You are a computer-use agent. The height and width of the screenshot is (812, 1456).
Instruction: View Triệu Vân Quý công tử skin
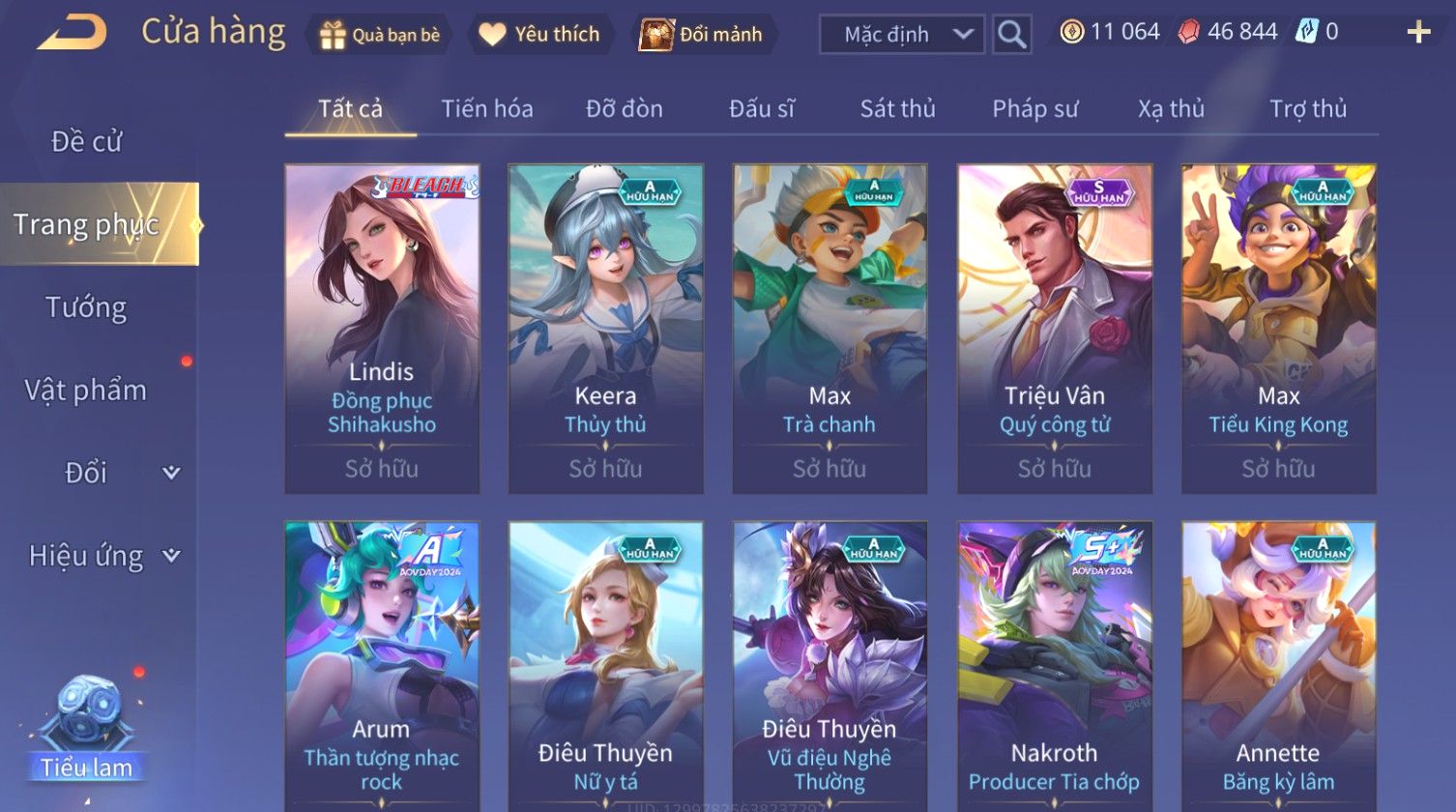click(1055, 329)
